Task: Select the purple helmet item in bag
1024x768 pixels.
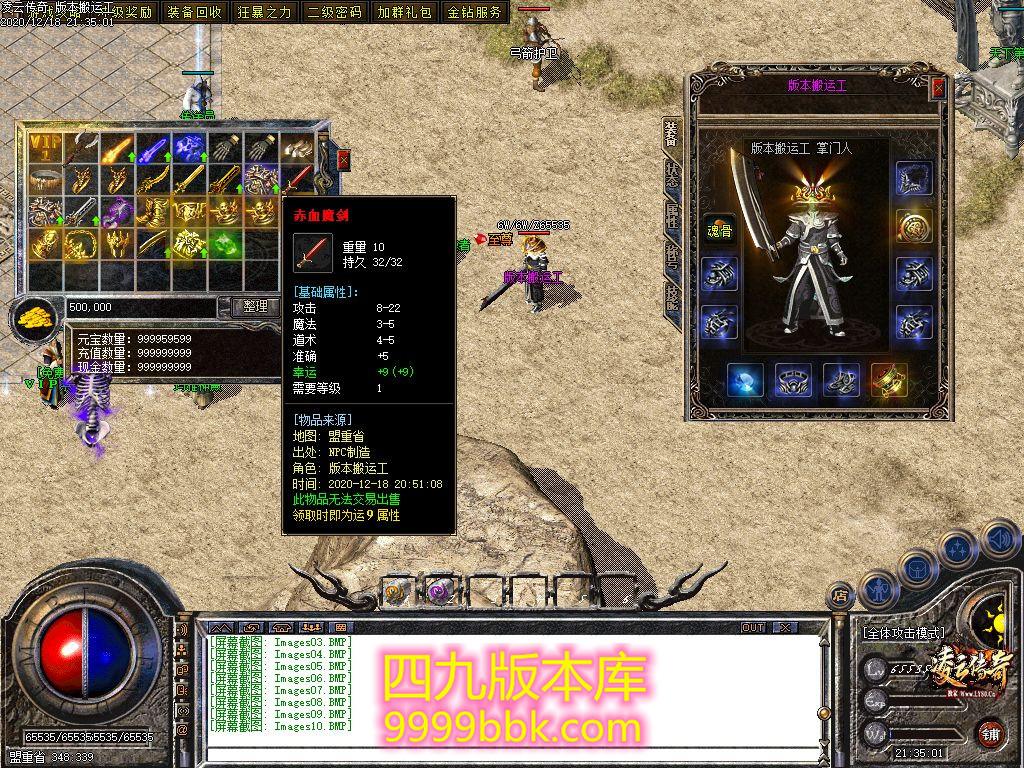Action: click(x=118, y=212)
